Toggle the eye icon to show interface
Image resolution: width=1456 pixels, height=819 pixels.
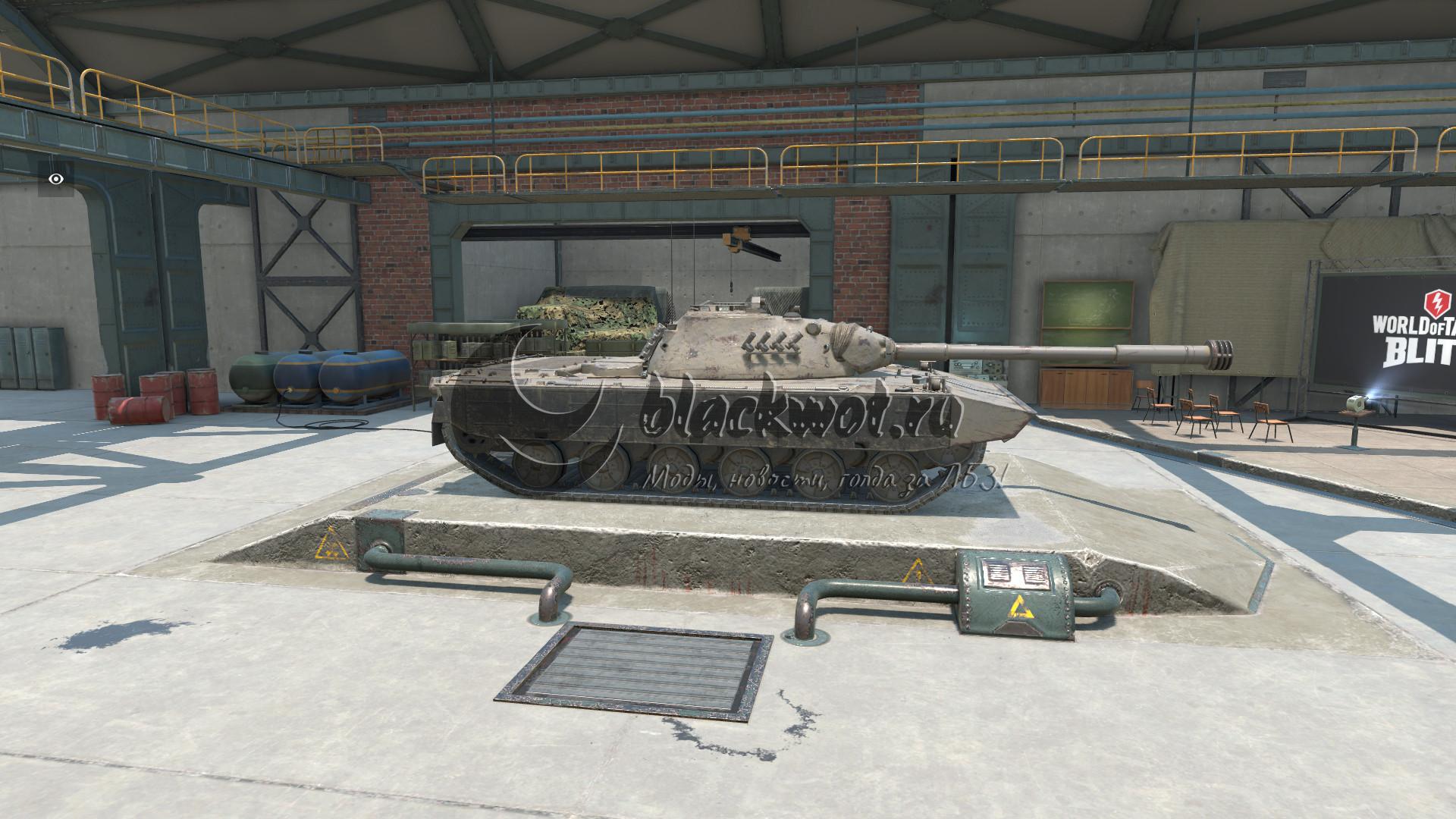click(55, 179)
